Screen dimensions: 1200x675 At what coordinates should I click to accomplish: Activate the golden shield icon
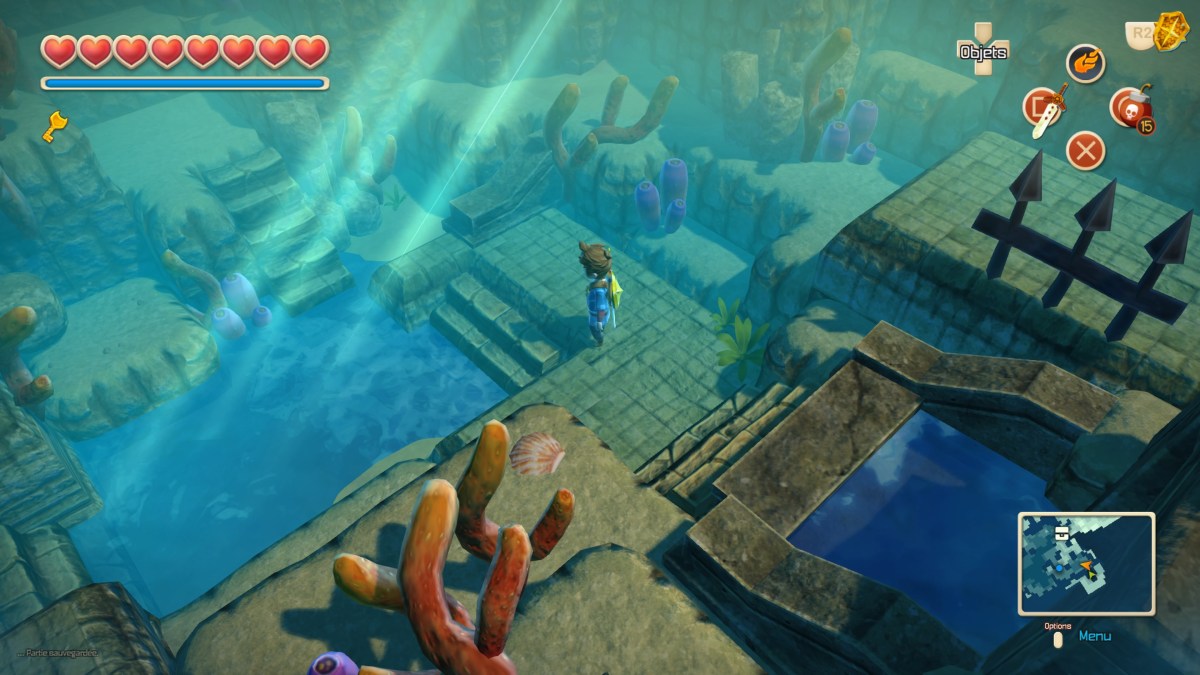1168,33
